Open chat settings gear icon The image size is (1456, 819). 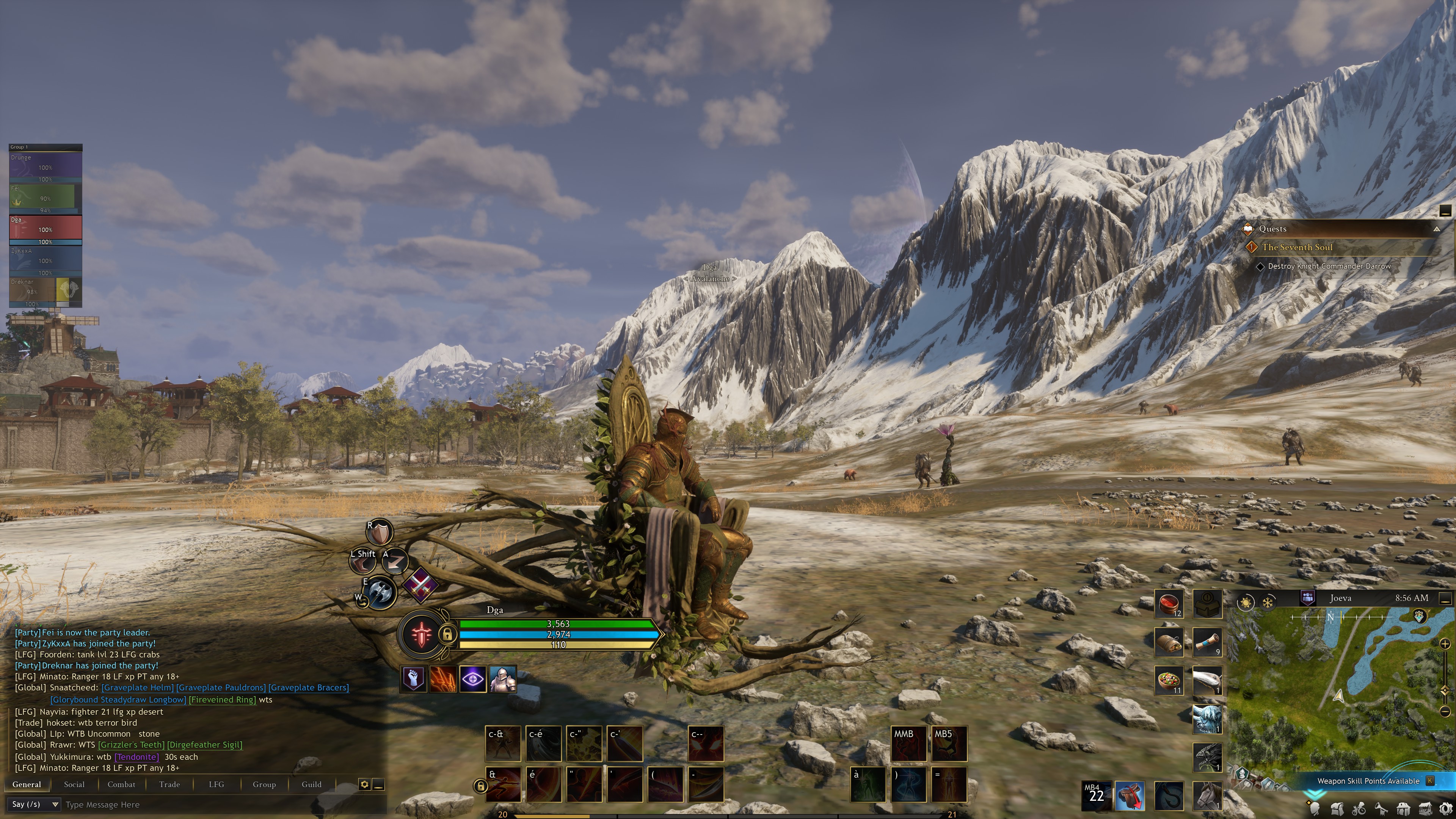pos(364,784)
